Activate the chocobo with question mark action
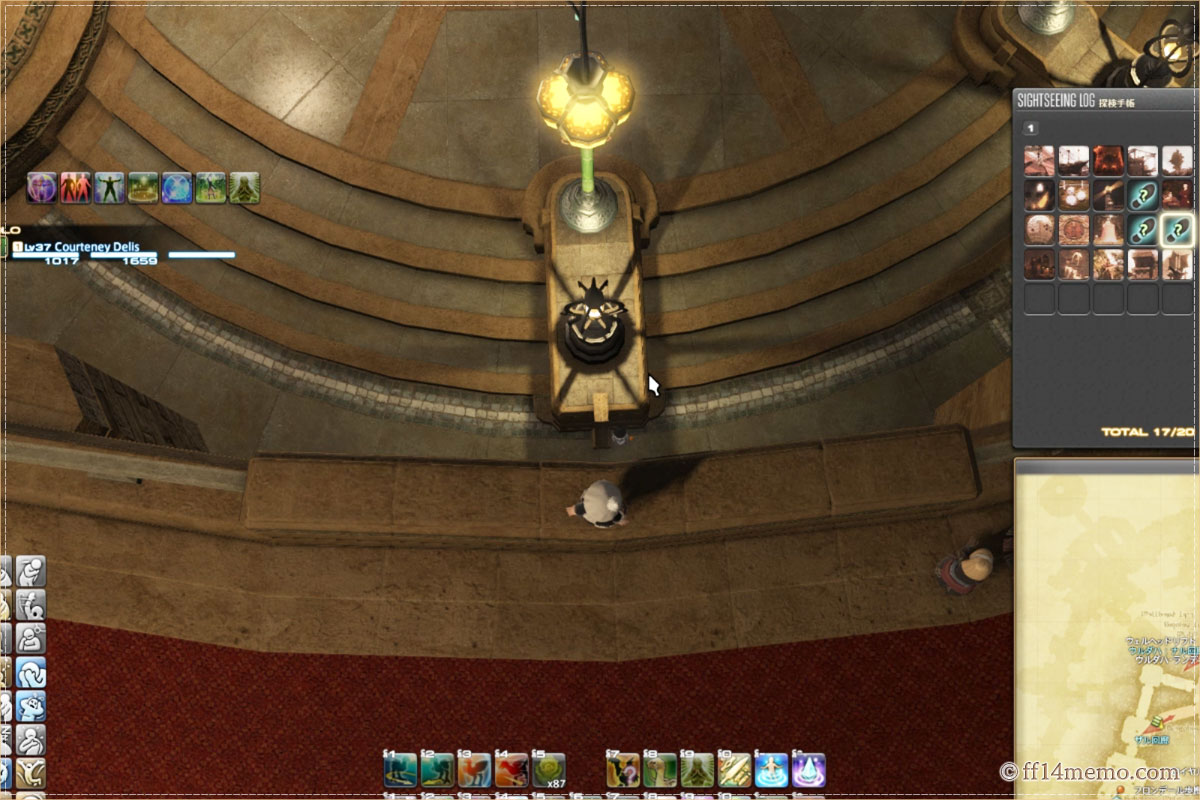Viewport: 1200px width, 800px height. click(x=622, y=770)
